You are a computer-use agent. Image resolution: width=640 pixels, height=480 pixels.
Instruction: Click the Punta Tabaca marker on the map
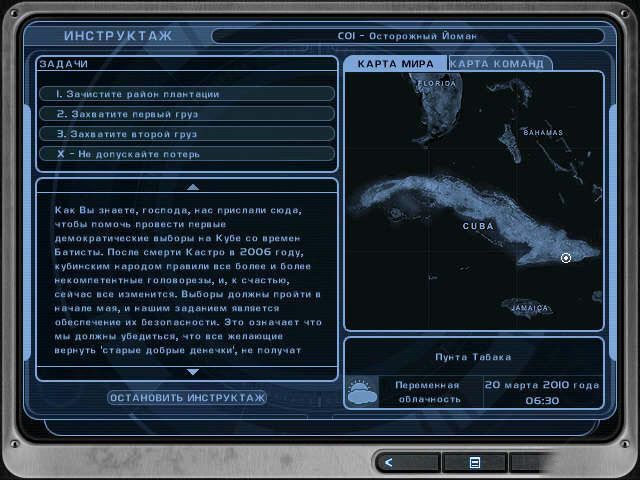click(x=566, y=258)
